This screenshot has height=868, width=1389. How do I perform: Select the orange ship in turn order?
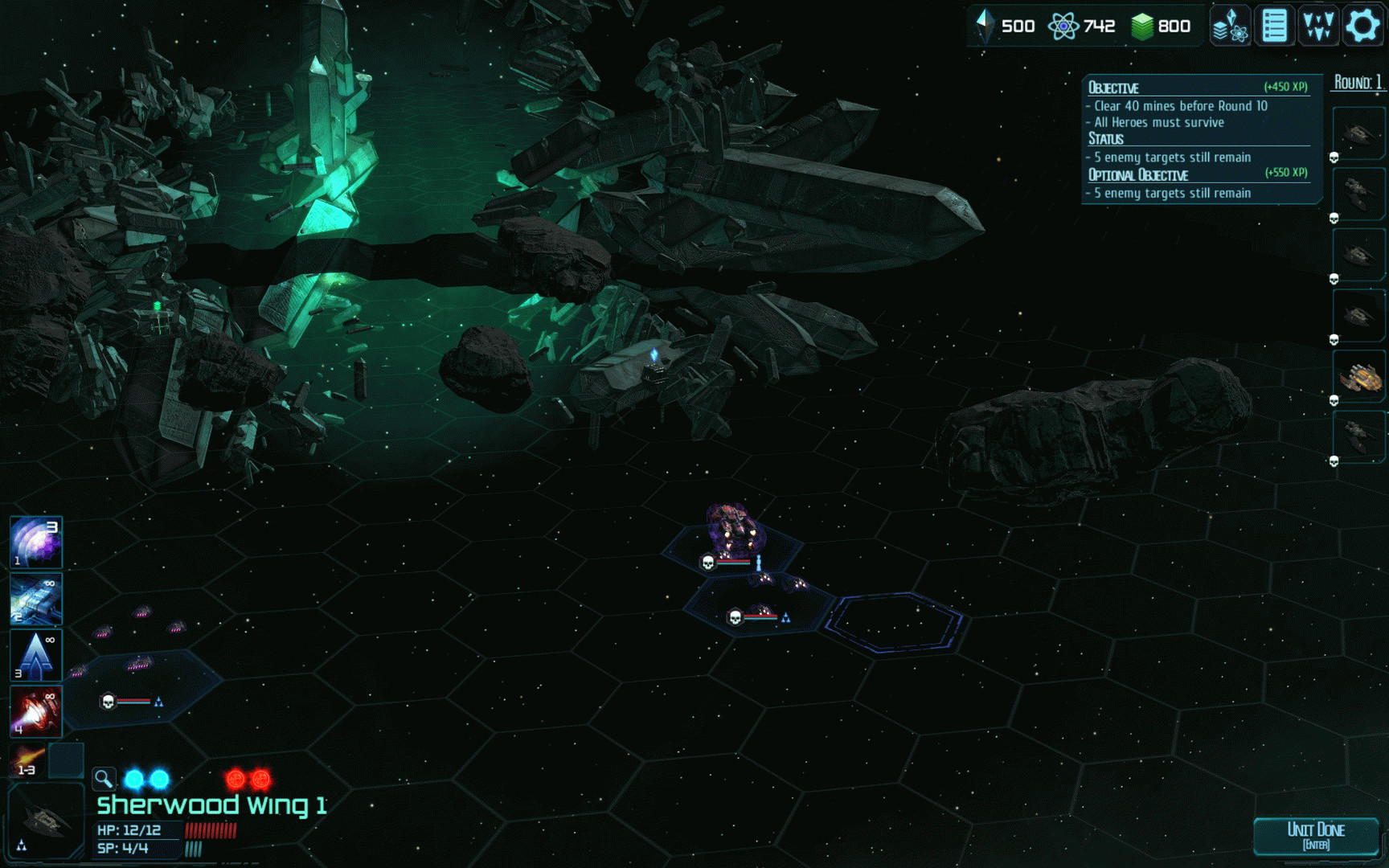click(x=1359, y=378)
